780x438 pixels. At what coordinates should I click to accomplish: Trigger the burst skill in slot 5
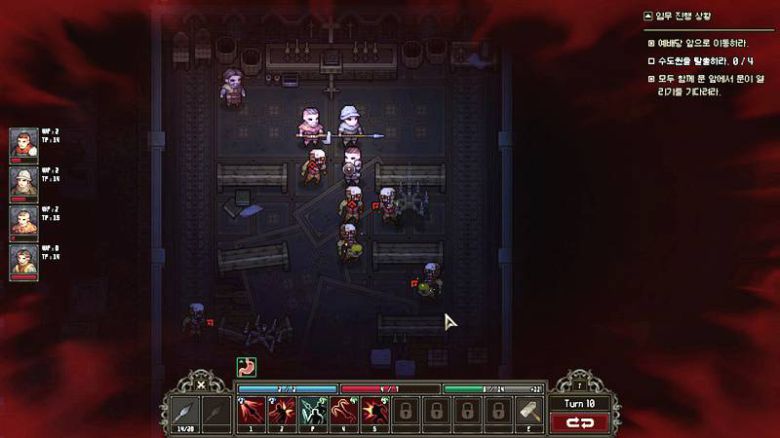coord(375,410)
